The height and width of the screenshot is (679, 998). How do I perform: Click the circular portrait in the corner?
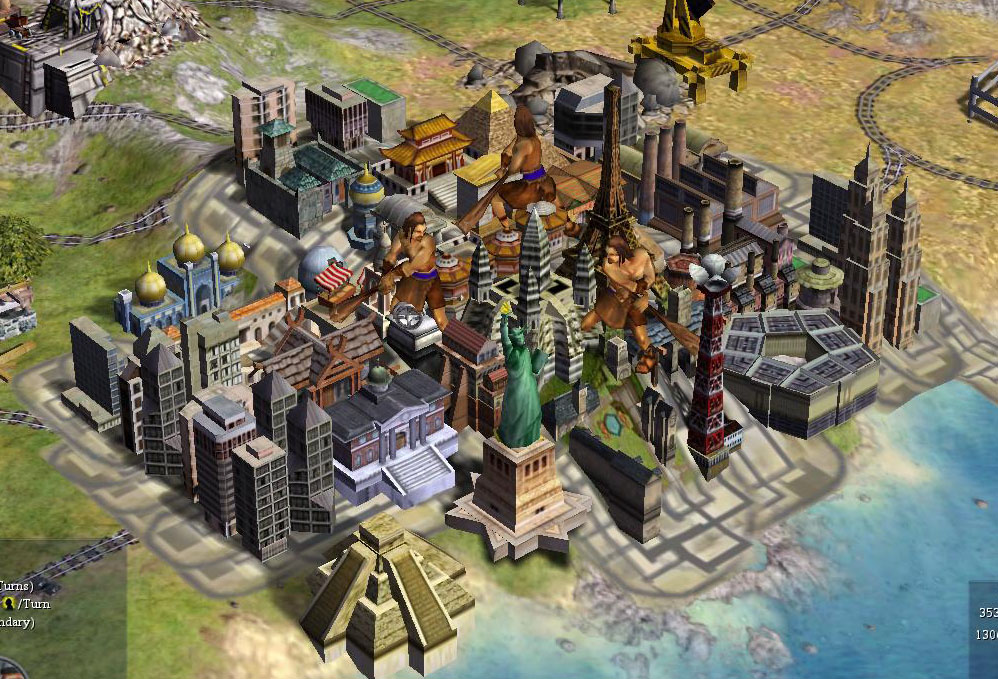8,670
